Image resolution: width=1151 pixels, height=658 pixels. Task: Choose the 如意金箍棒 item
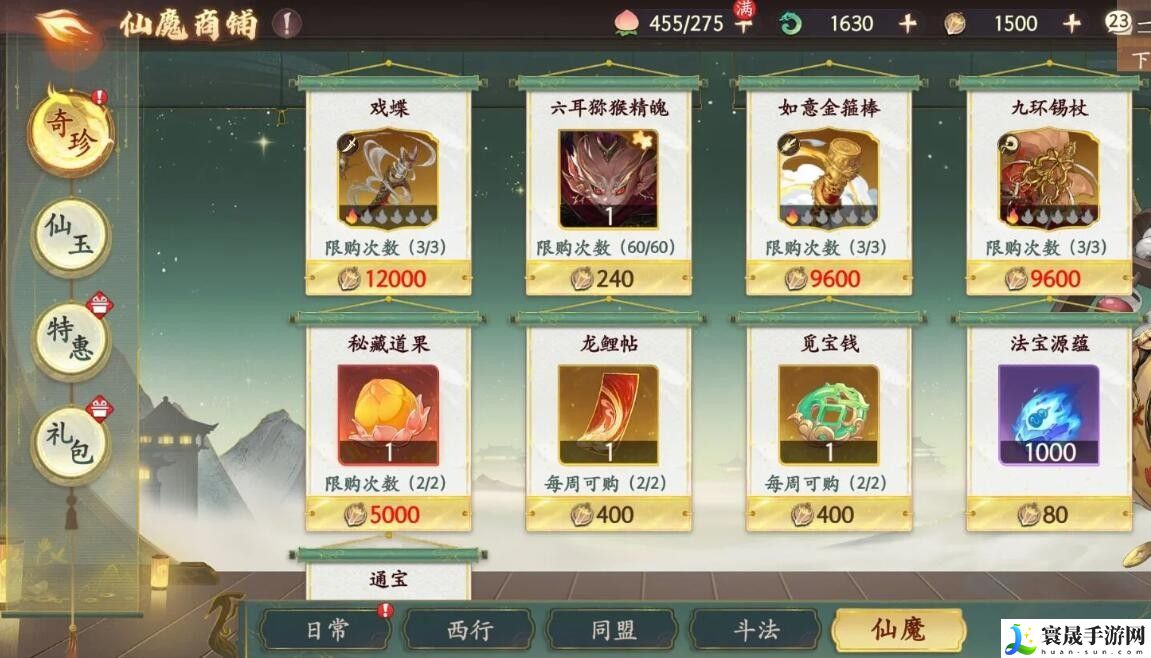828,180
